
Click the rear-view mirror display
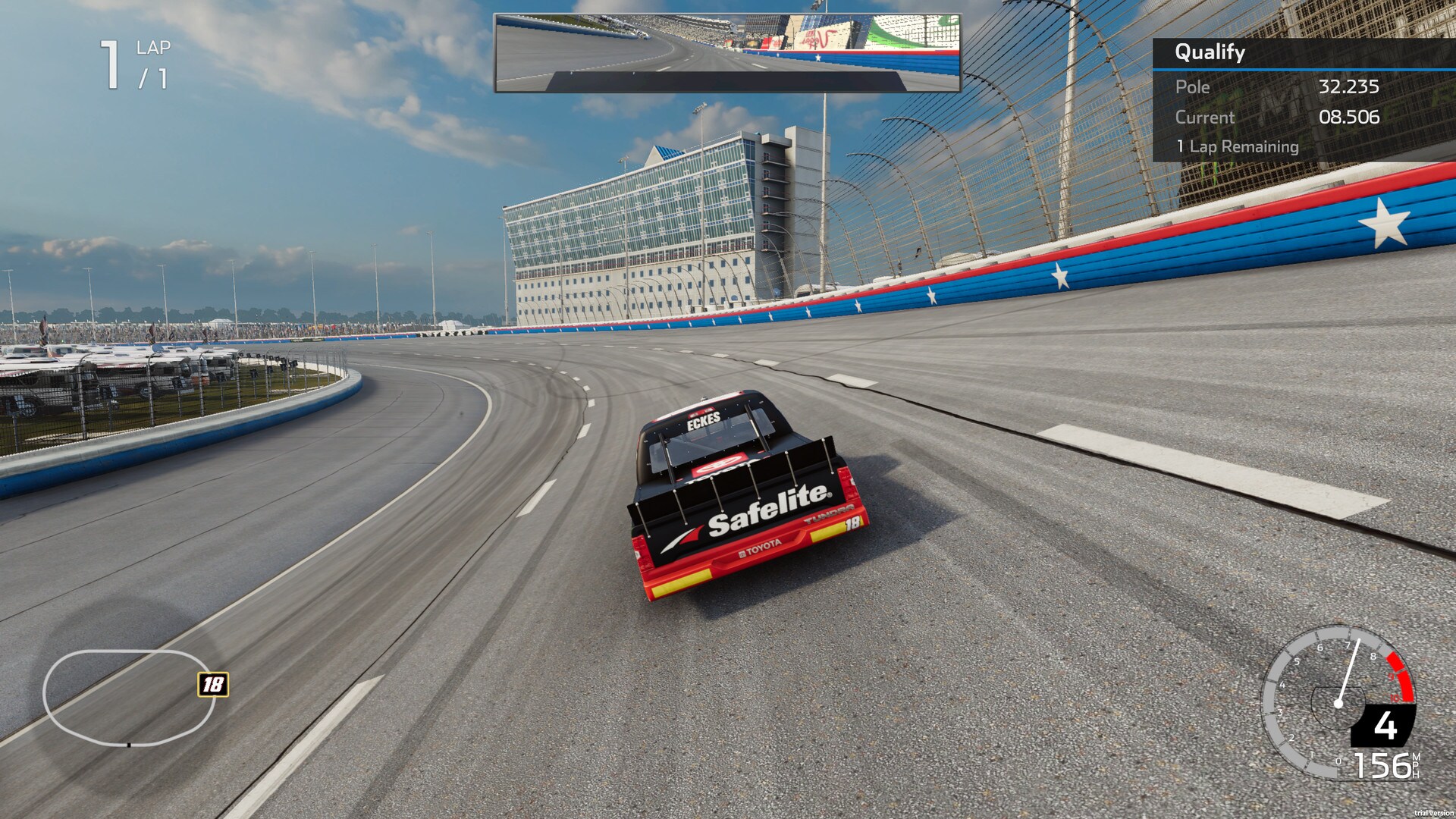[727, 53]
